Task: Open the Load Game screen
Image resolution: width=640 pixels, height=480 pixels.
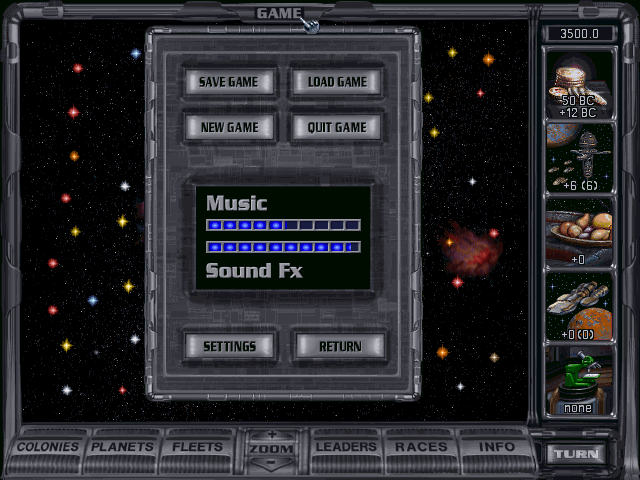Action: tap(337, 82)
